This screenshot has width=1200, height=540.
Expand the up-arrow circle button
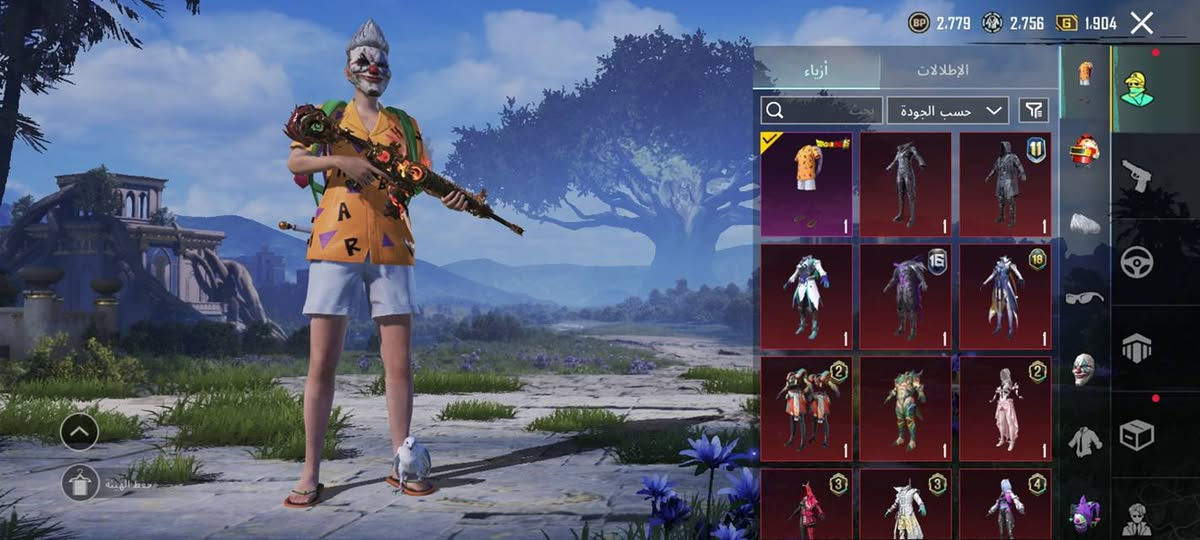click(x=79, y=432)
